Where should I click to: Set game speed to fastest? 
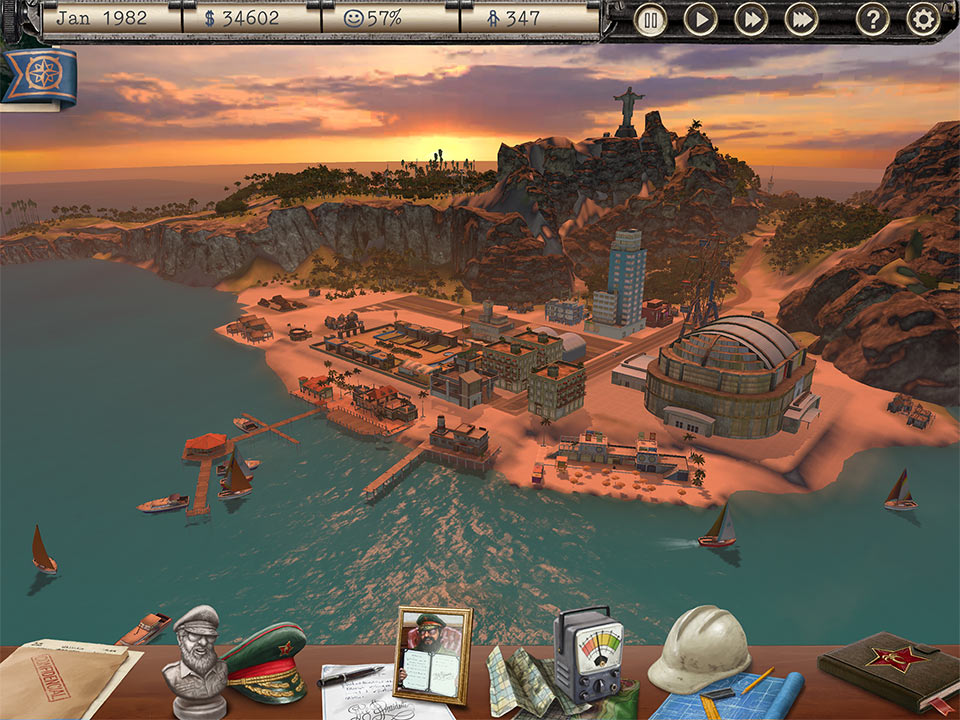(800, 19)
